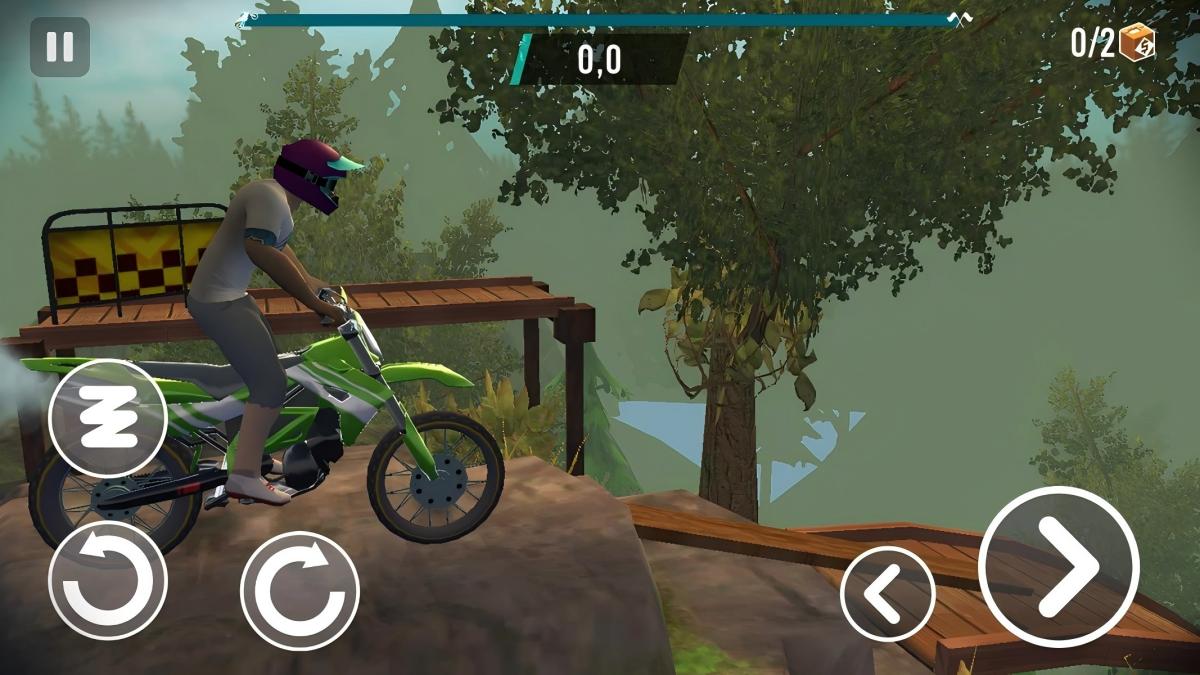Viewport: 1200px width, 675px height.
Task: Pause the game with the pause button
Action: tap(60, 47)
